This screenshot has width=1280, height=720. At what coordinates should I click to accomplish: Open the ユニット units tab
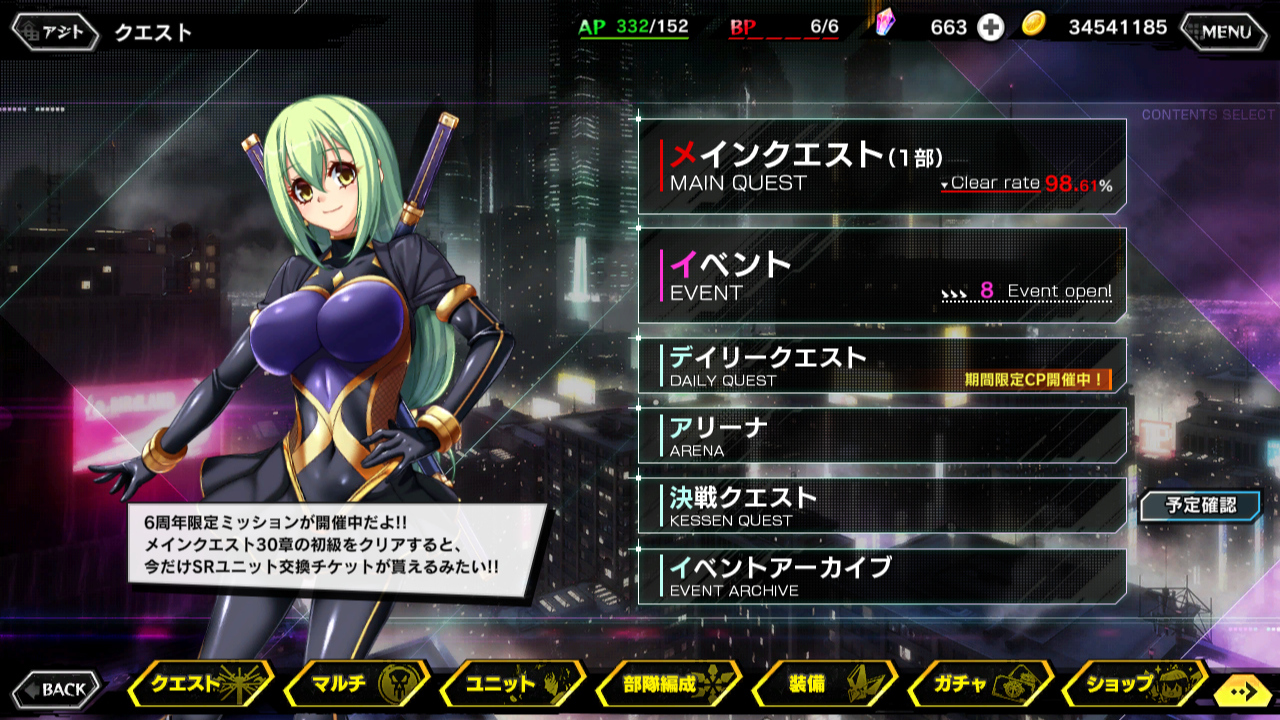(510, 685)
